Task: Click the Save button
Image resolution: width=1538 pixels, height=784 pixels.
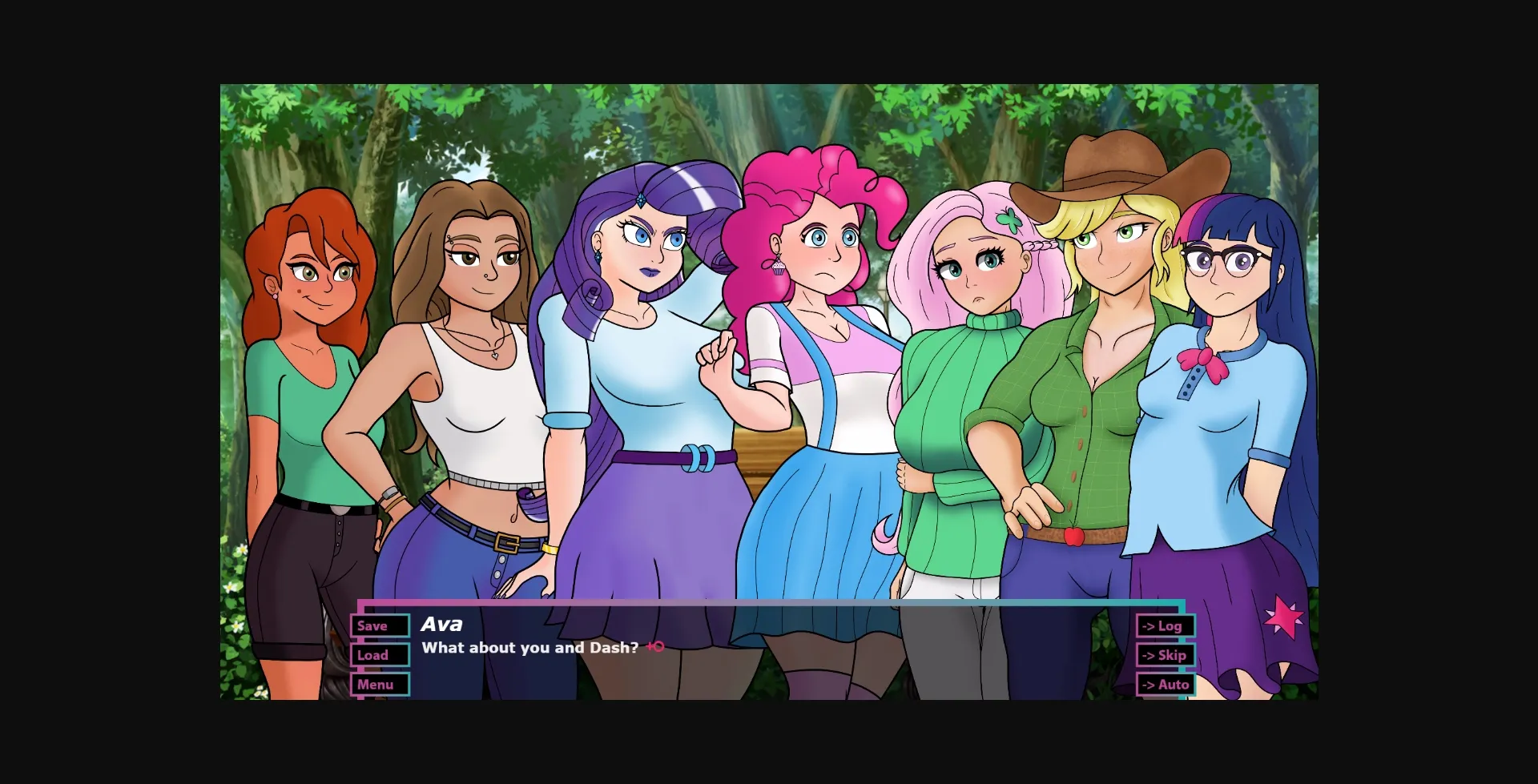Action: pyautogui.click(x=380, y=625)
